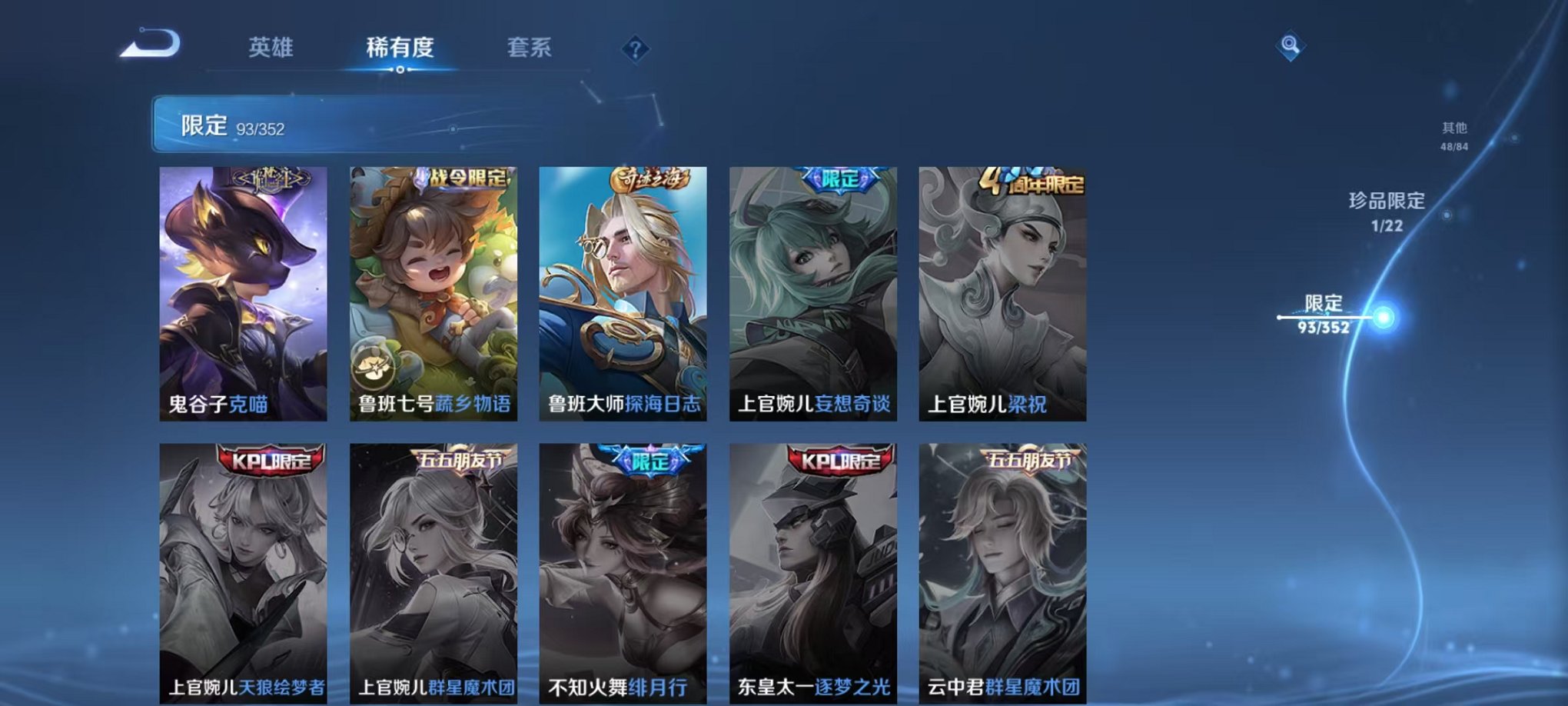Image resolution: width=1568 pixels, height=706 pixels.
Task: Click the question mark help icon
Action: click(x=635, y=49)
